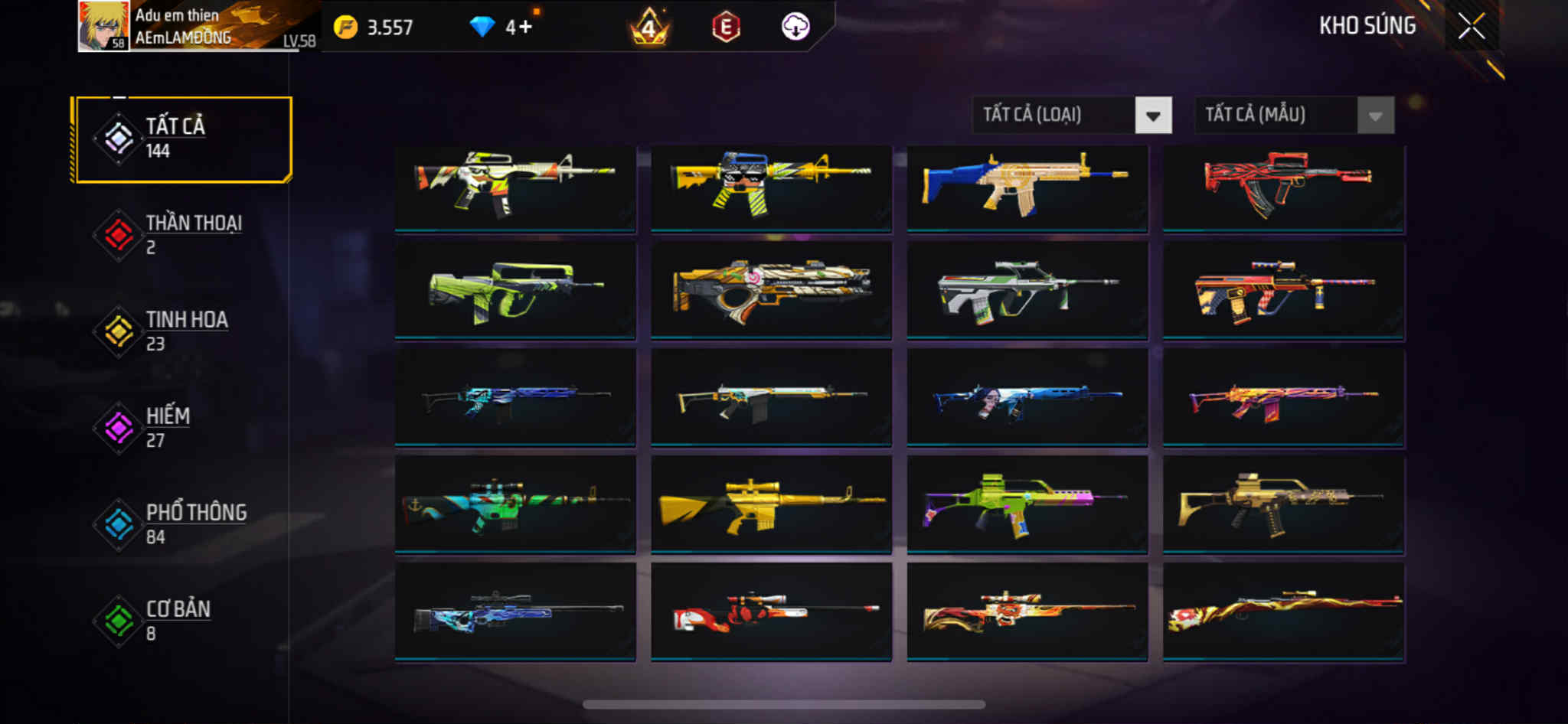Select the blue AWM sniper skin
The image size is (1568, 724).
[x=514, y=612]
